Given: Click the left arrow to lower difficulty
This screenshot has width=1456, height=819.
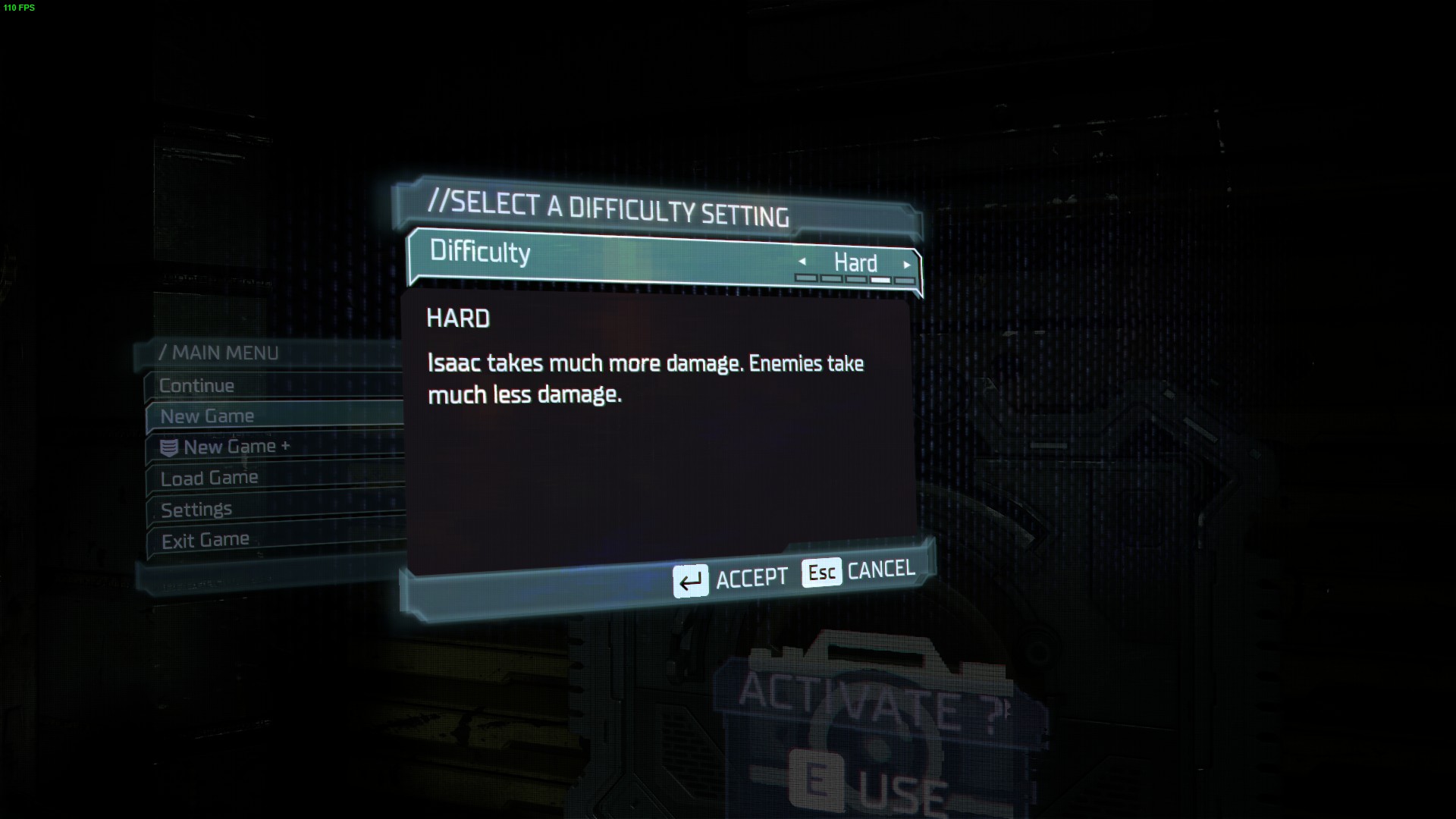Looking at the screenshot, I should 802,262.
